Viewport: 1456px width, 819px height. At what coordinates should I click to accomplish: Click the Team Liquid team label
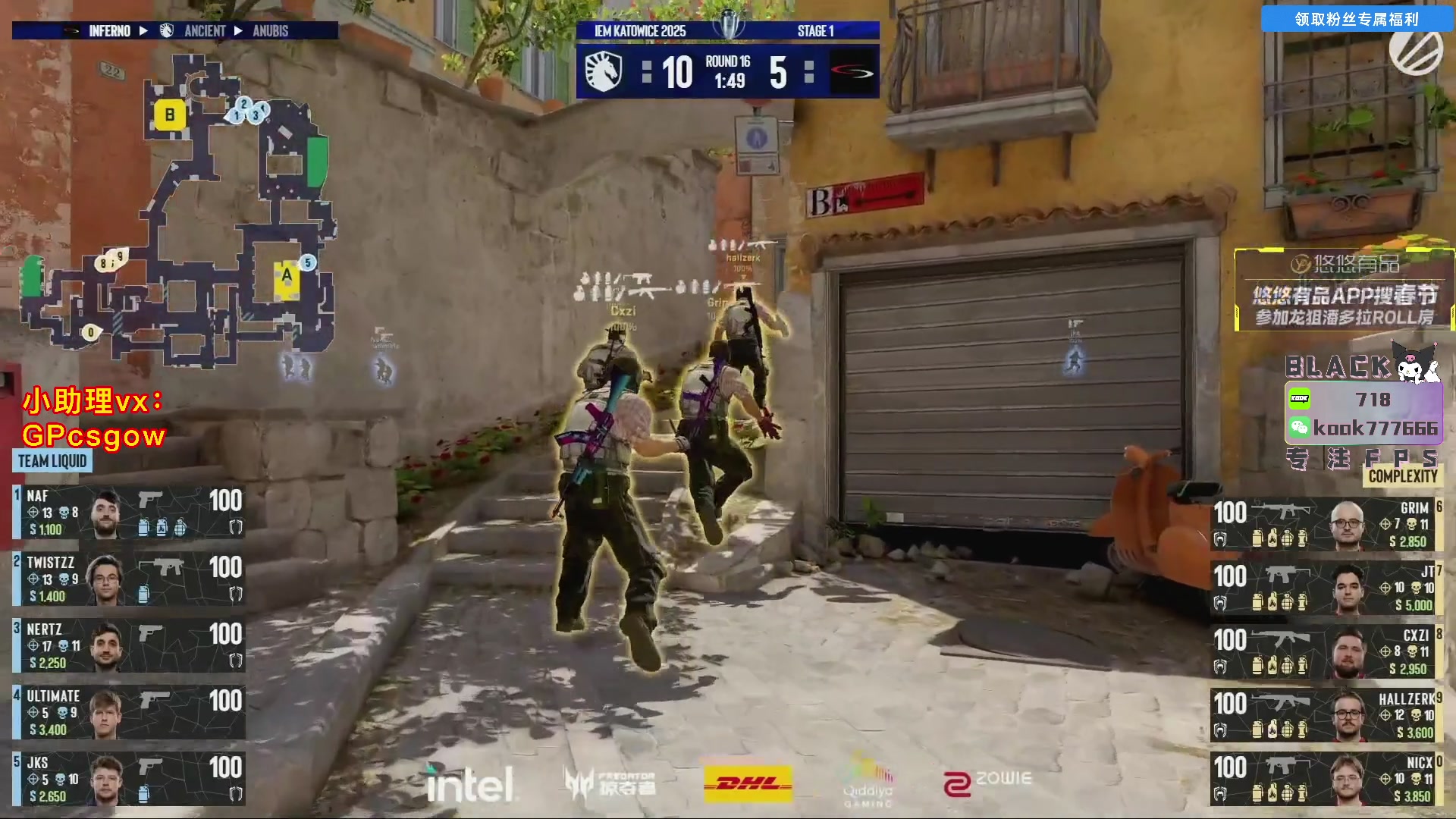(x=52, y=461)
